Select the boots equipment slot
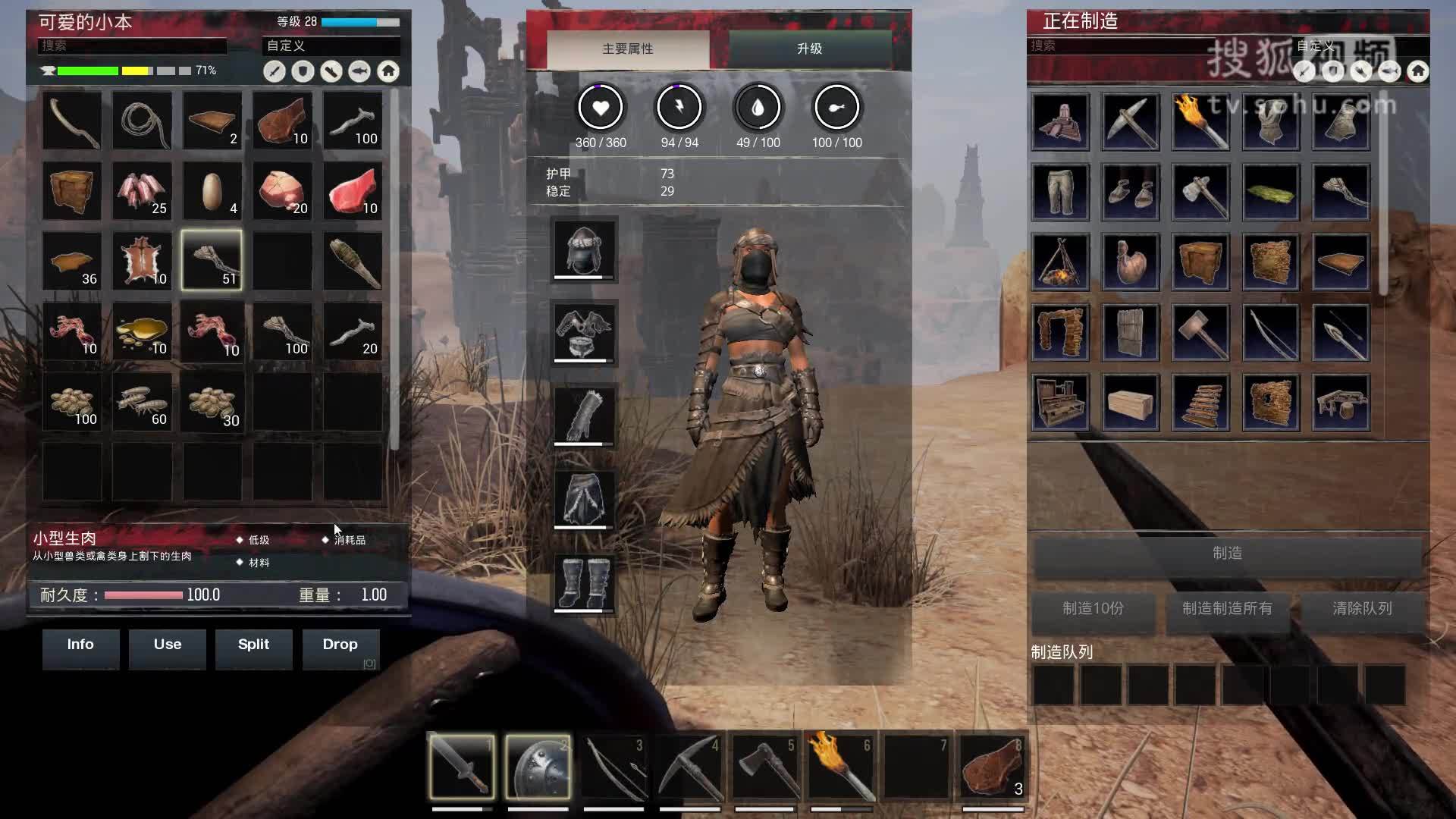The width and height of the screenshot is (1456, 819). (x=584, y=582)
